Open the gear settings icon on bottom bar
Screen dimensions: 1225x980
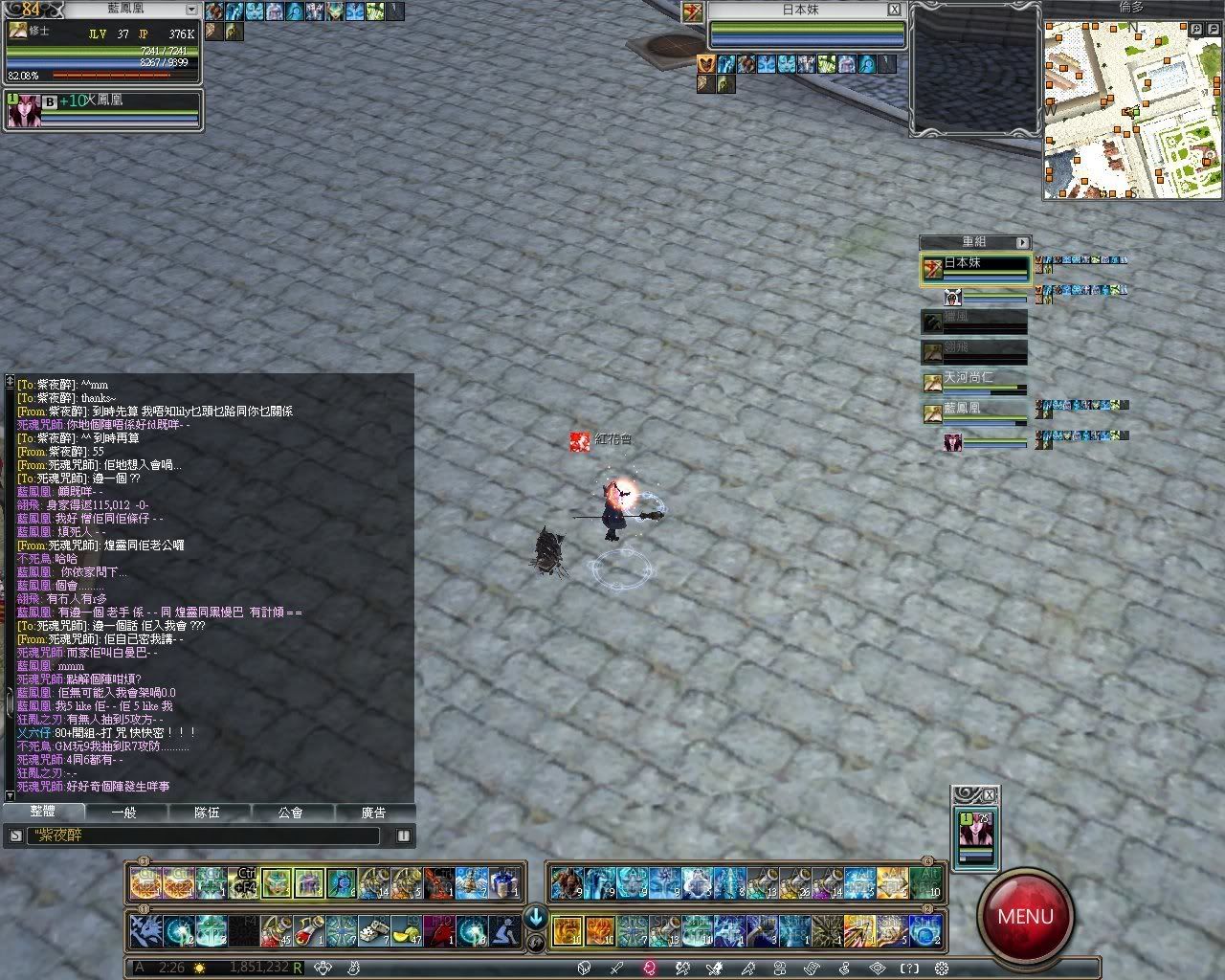coord(942,969)
